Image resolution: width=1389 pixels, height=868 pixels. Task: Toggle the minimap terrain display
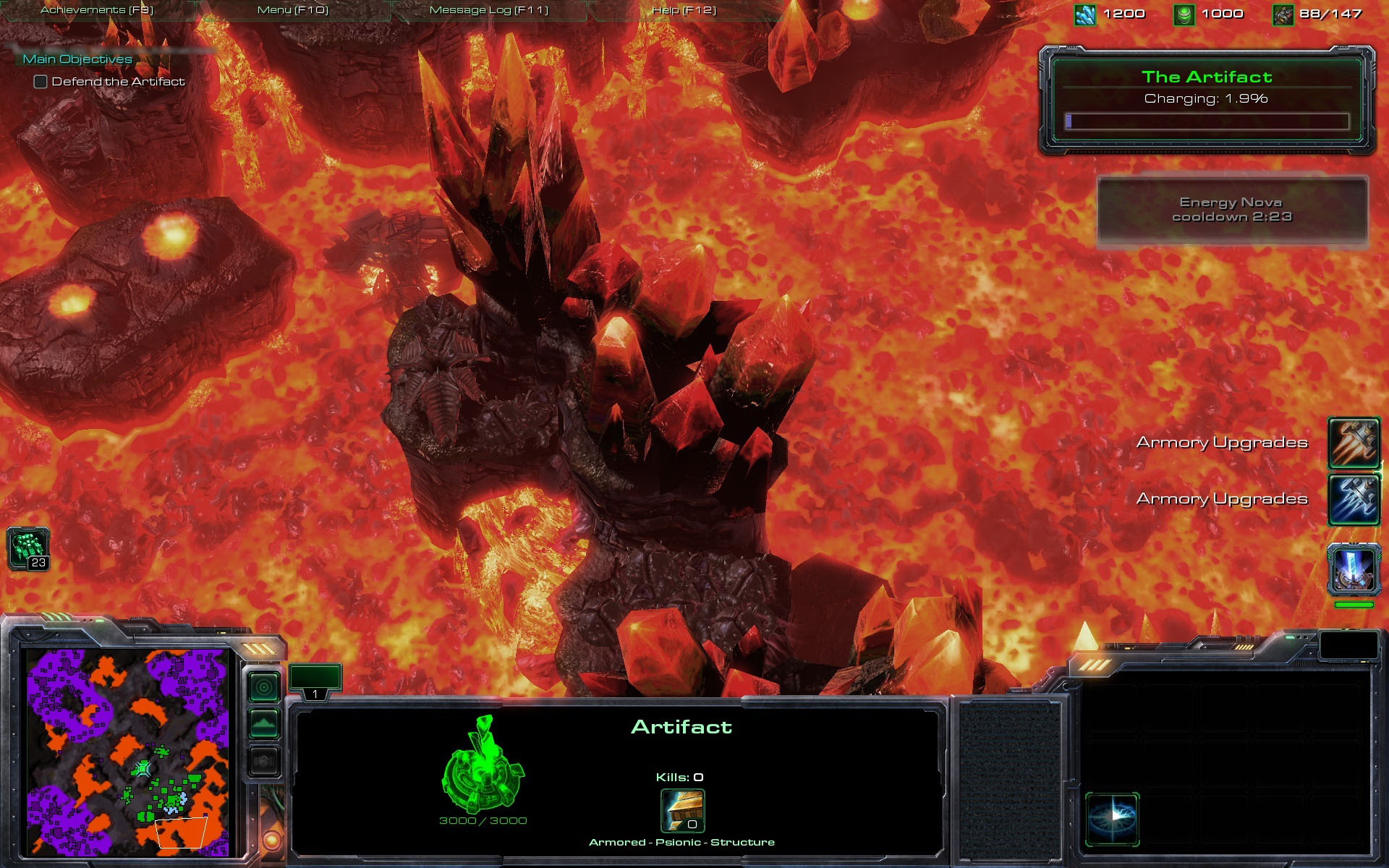coord(264,723)
